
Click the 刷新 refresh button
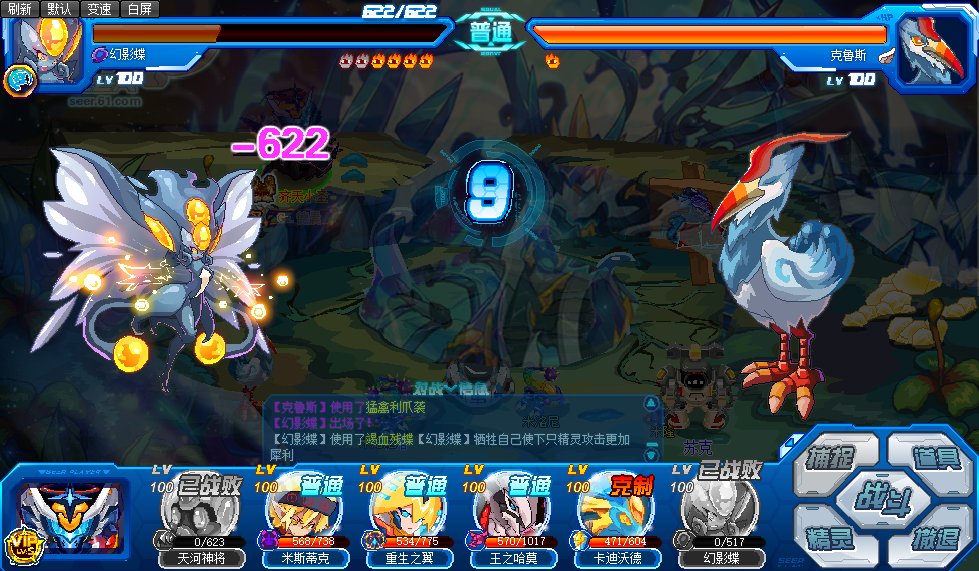(x=20, y=9)
